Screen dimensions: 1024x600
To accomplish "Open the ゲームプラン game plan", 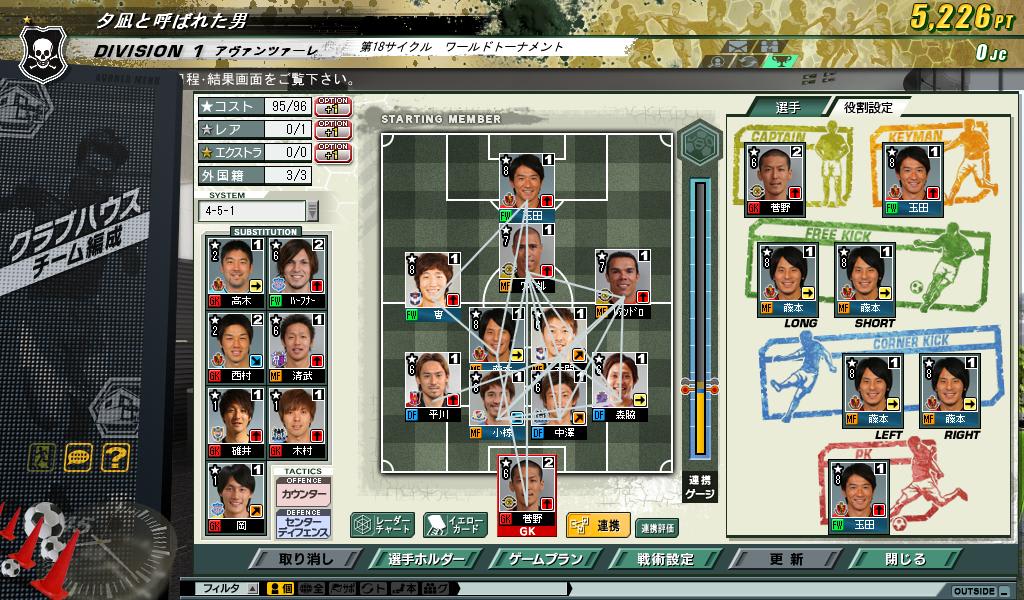I will (544, 559).
